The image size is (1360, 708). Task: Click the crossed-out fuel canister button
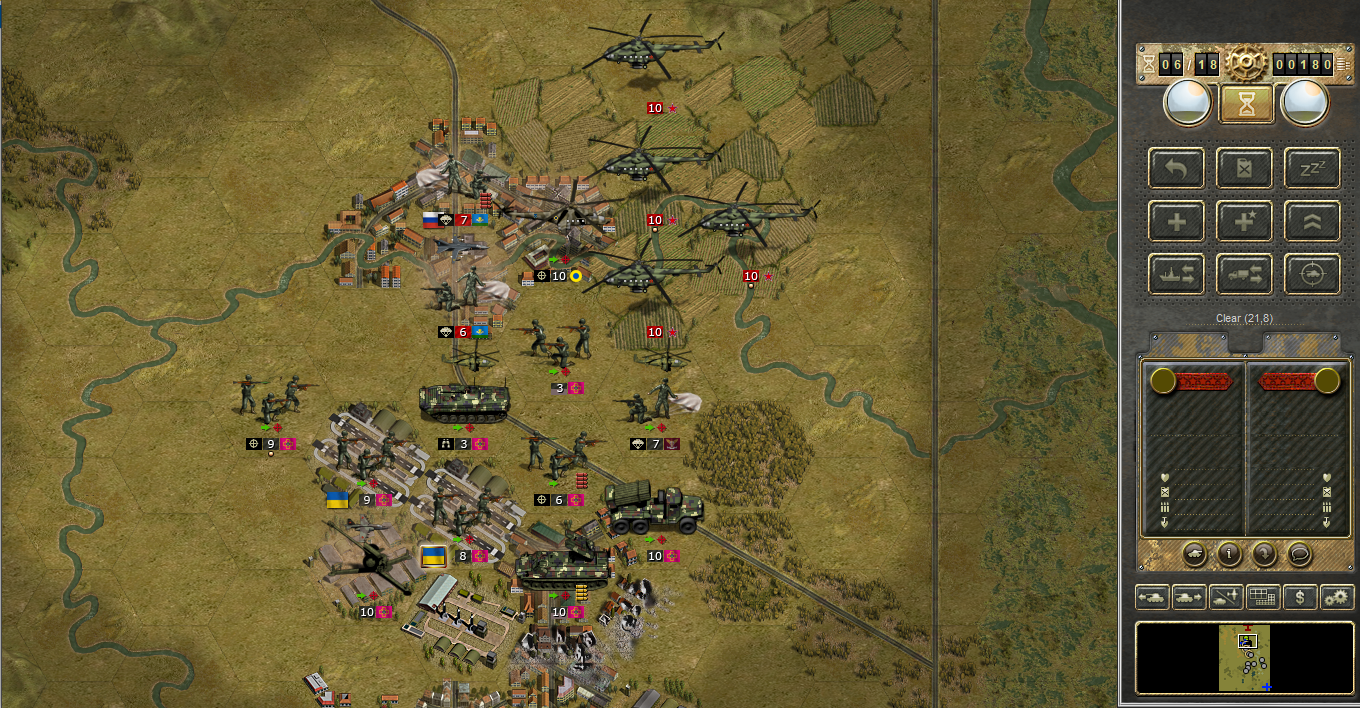pos(1244,168)
